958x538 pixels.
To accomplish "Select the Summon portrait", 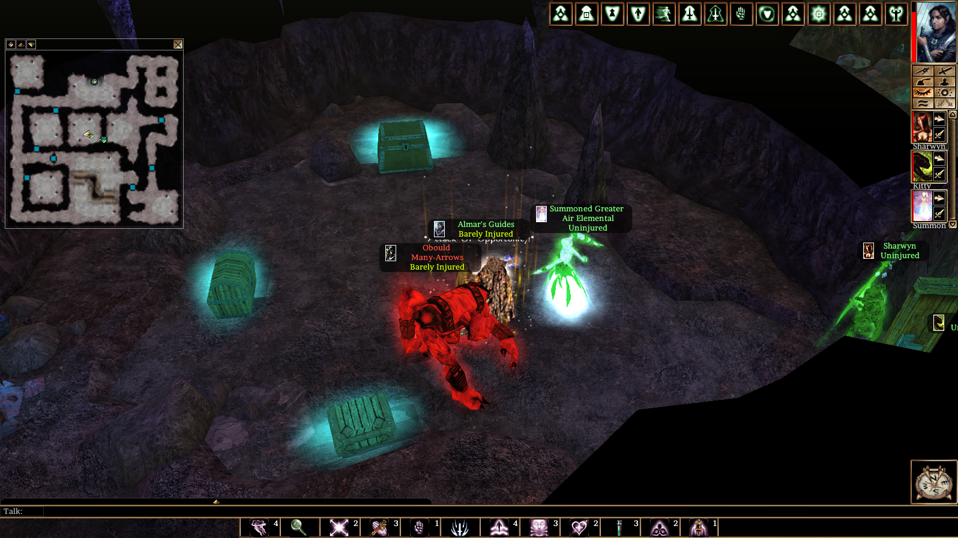I will pyautogui.click(x=921, y=205).
